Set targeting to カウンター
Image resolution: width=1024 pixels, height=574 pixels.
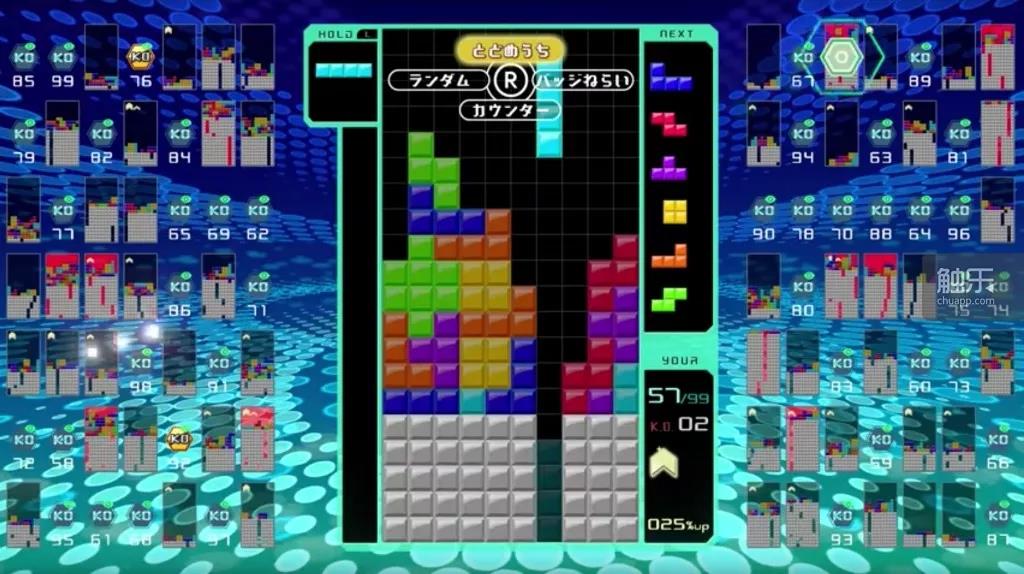(511, 109)
